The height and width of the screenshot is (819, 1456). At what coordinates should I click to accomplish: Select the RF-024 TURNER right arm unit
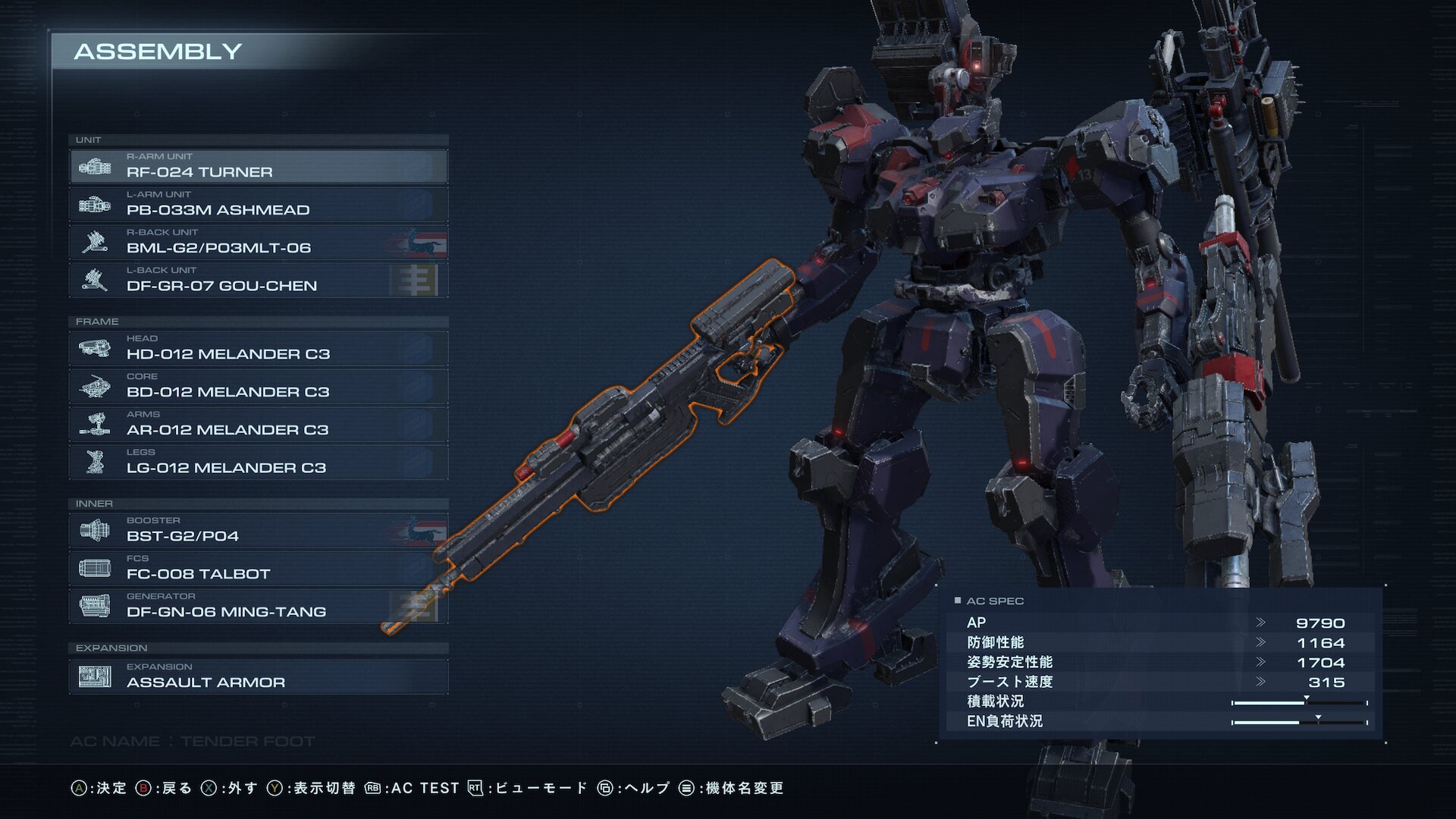258,167
